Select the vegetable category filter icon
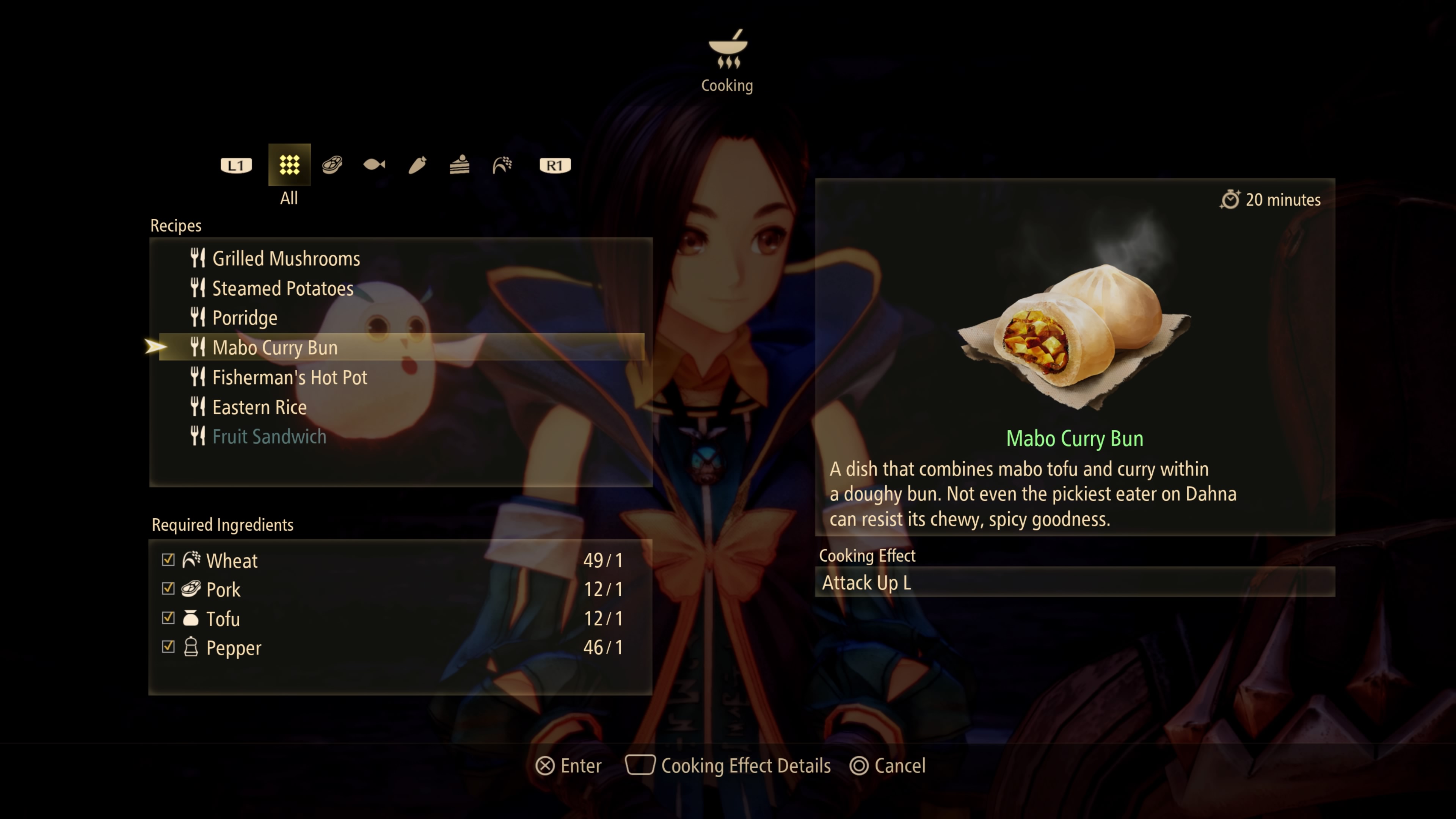1456x819 pixels. pos(417,165)
